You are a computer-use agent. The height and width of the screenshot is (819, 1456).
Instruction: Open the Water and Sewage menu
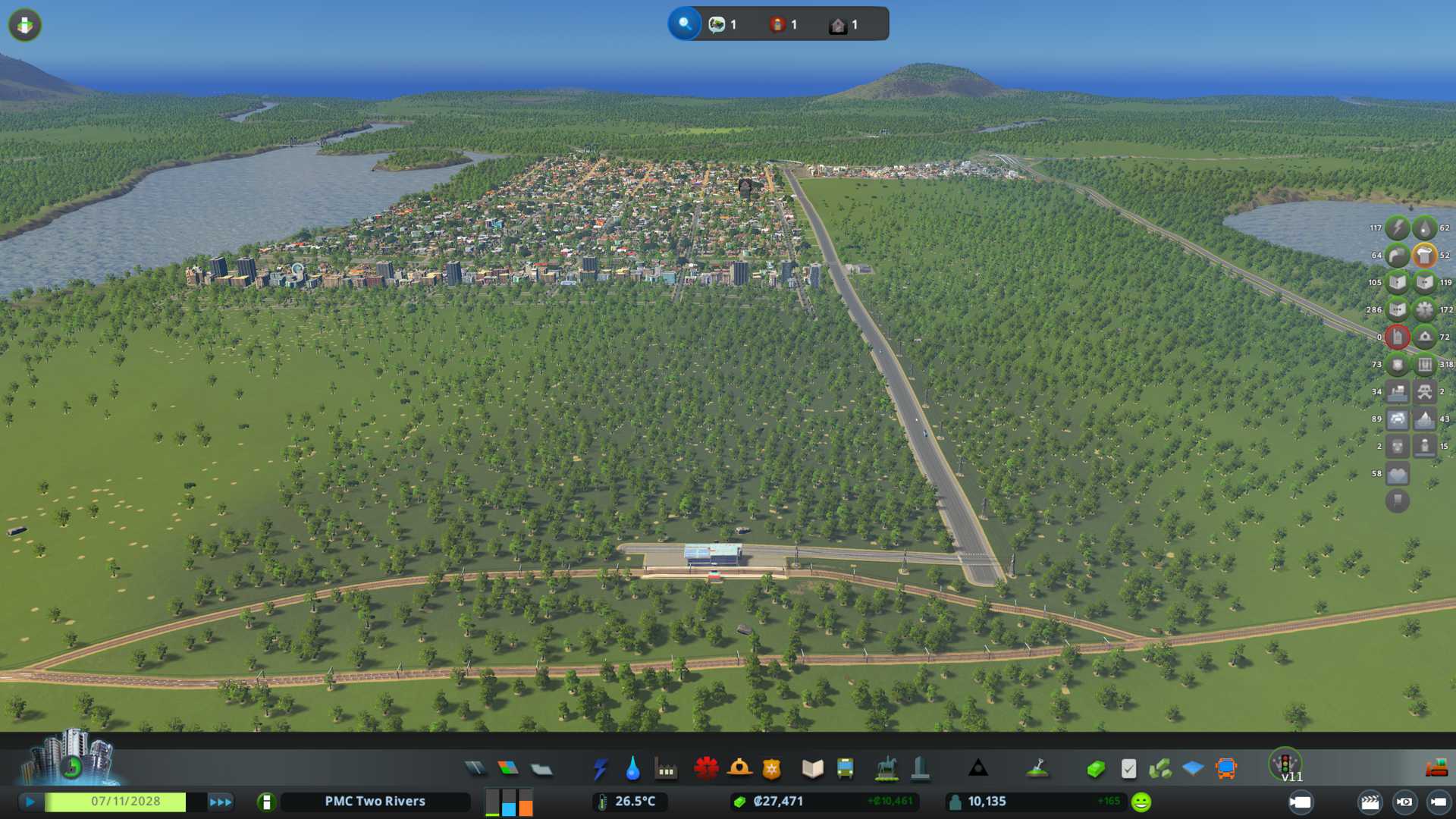click(632, 769)
